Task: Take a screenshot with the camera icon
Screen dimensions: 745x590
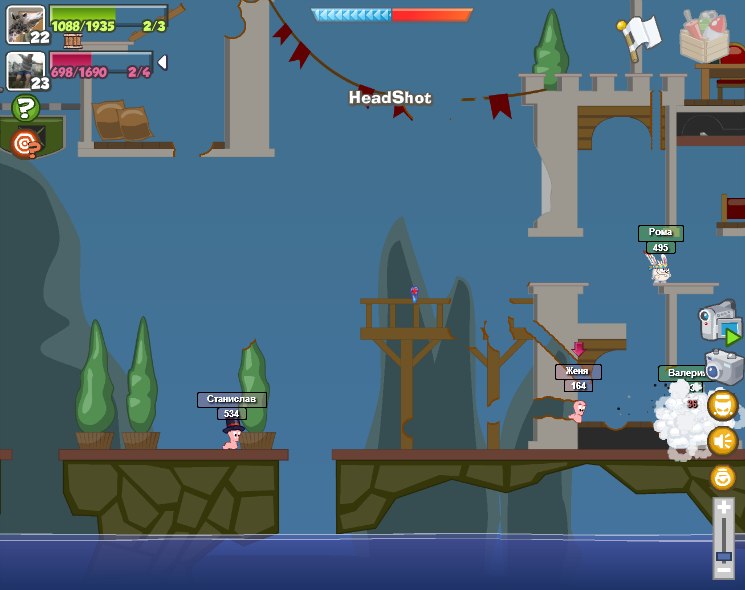Action: (x=723, y=366)
